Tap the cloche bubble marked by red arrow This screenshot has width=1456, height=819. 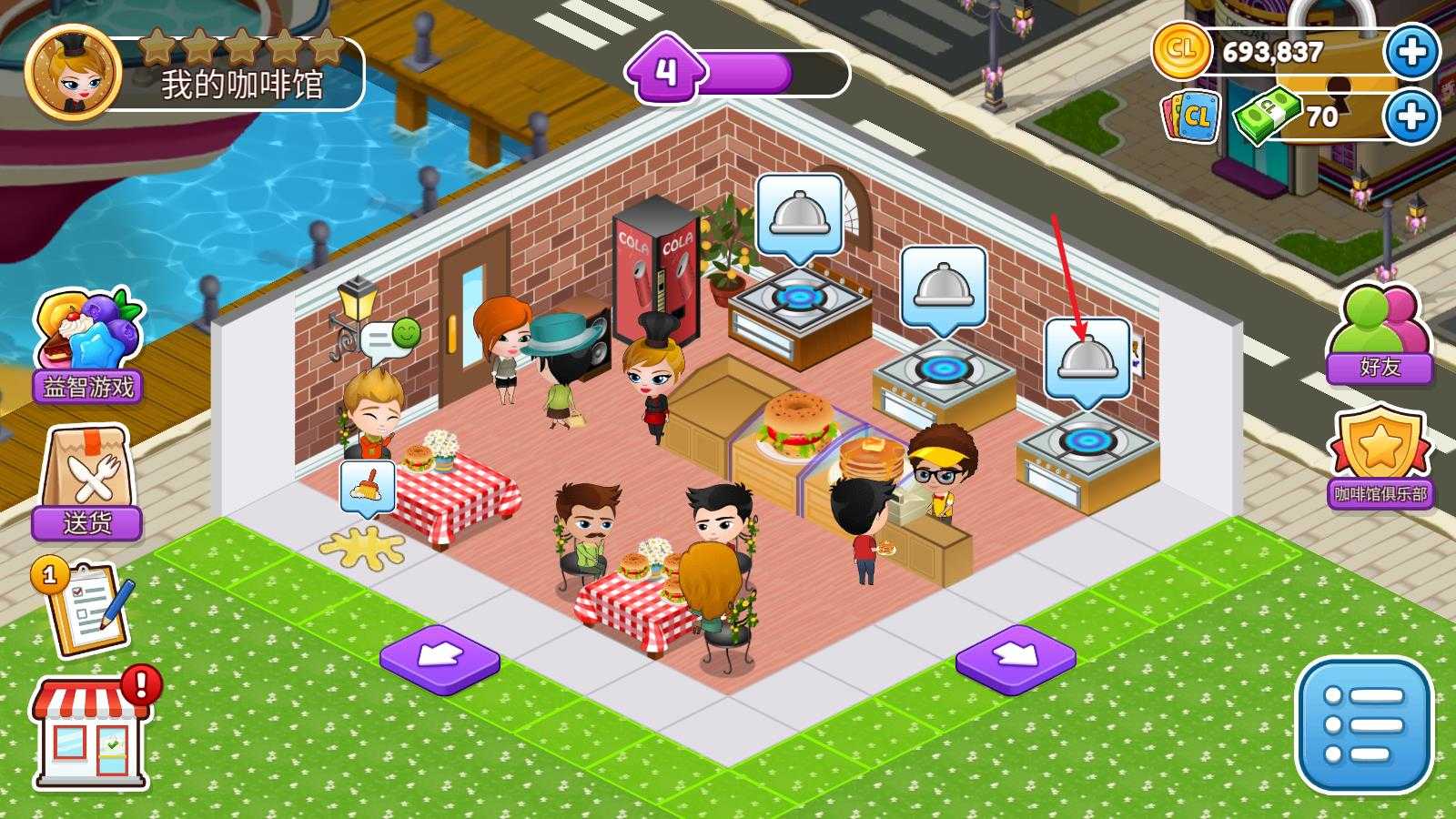coord(1087,359)
